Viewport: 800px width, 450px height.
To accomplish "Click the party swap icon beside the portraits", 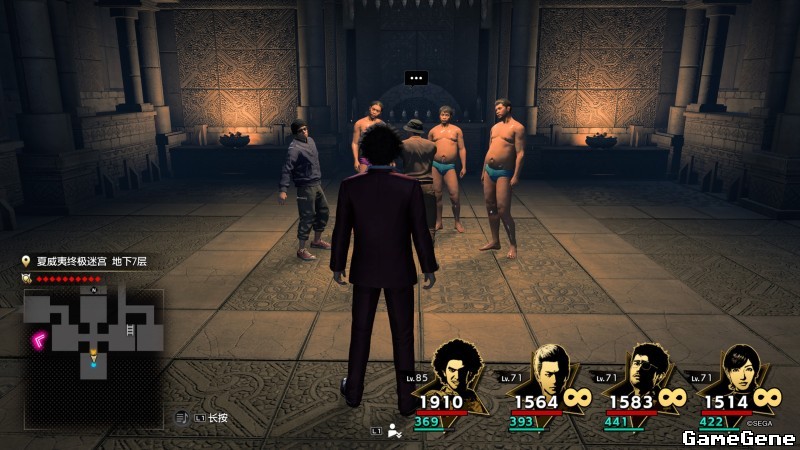I will (x=394, y=431).
